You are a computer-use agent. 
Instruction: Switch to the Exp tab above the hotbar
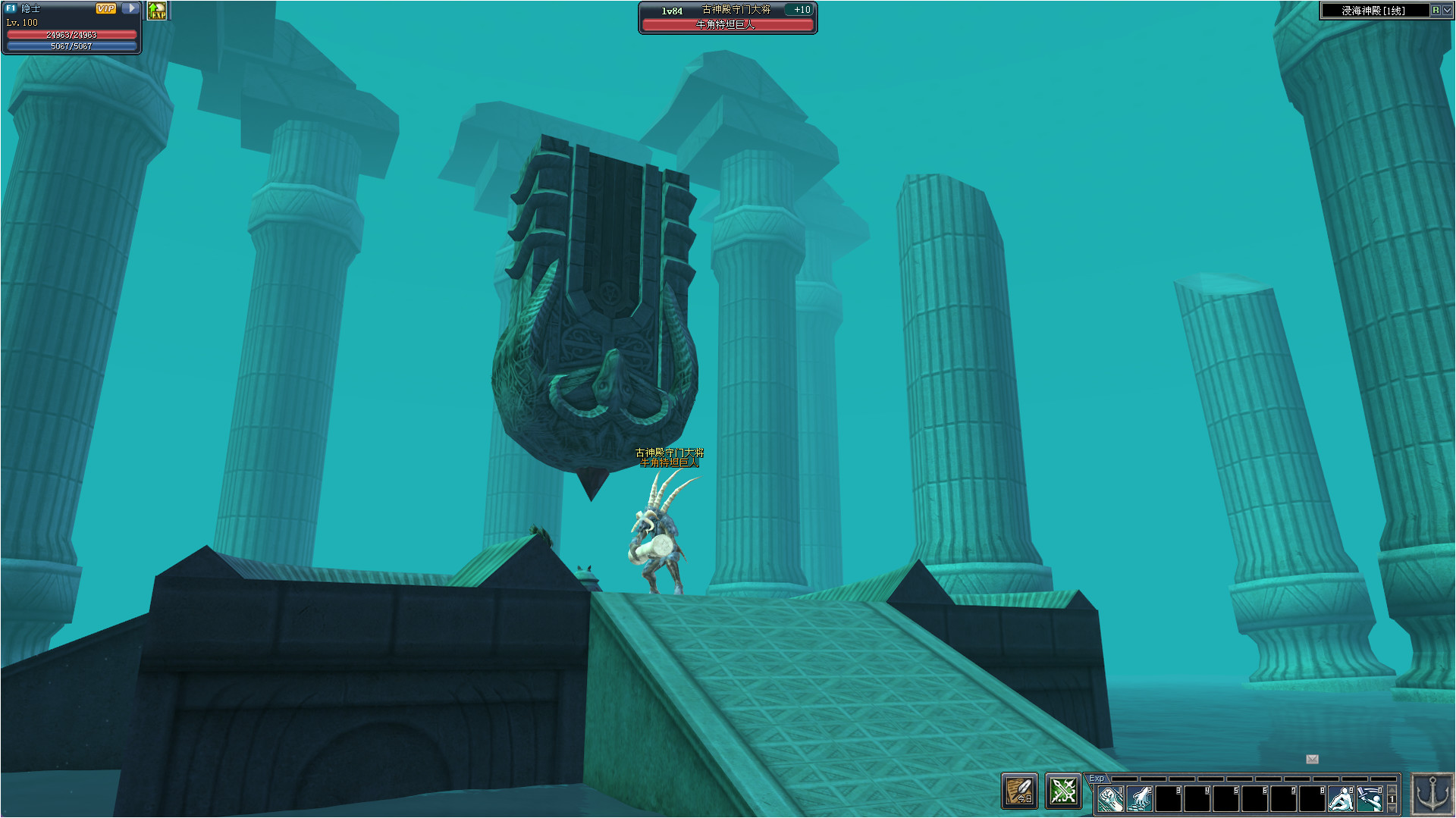[1097, 777]
